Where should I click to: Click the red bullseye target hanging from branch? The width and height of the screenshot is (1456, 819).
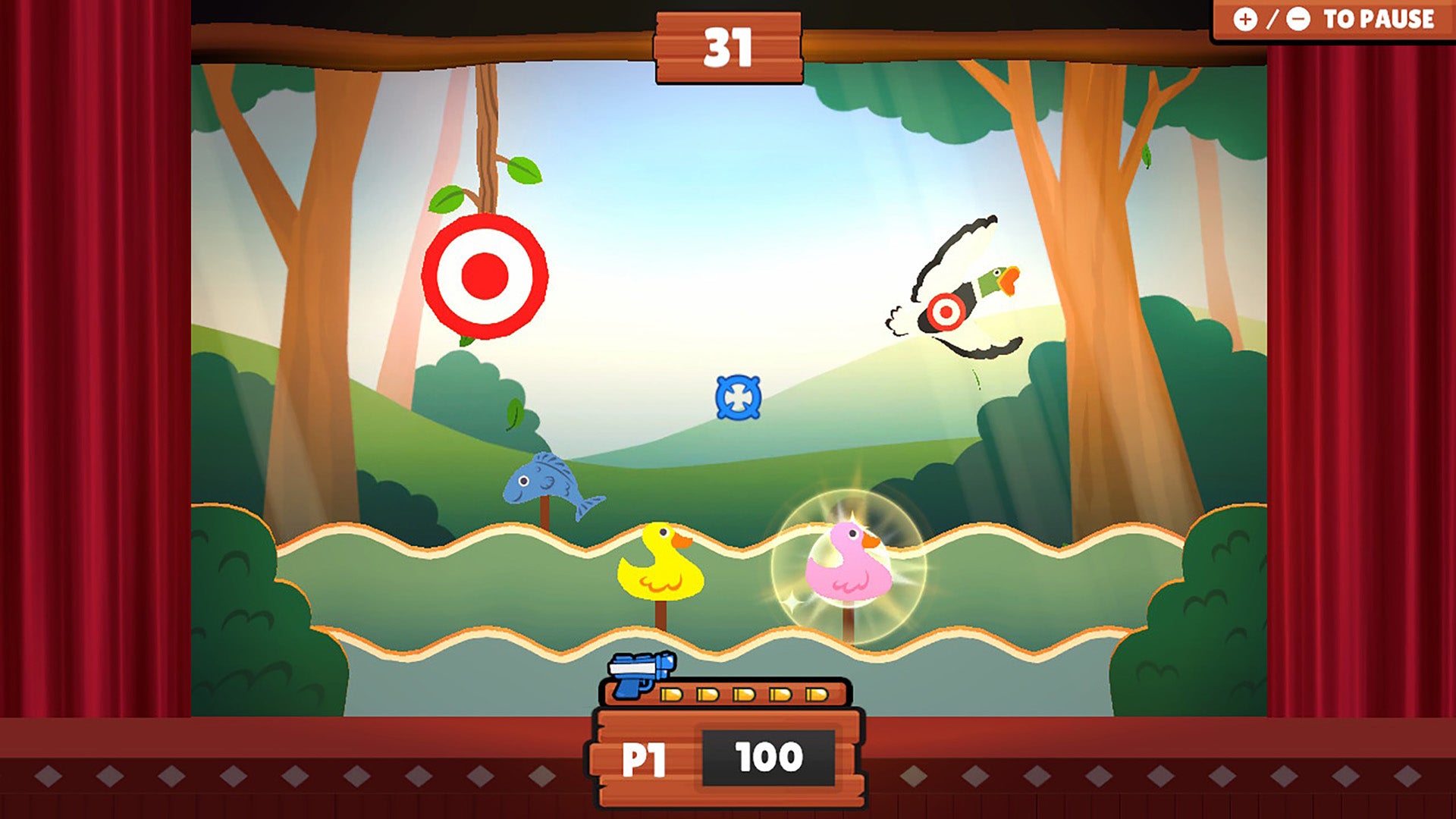(485, 275)
